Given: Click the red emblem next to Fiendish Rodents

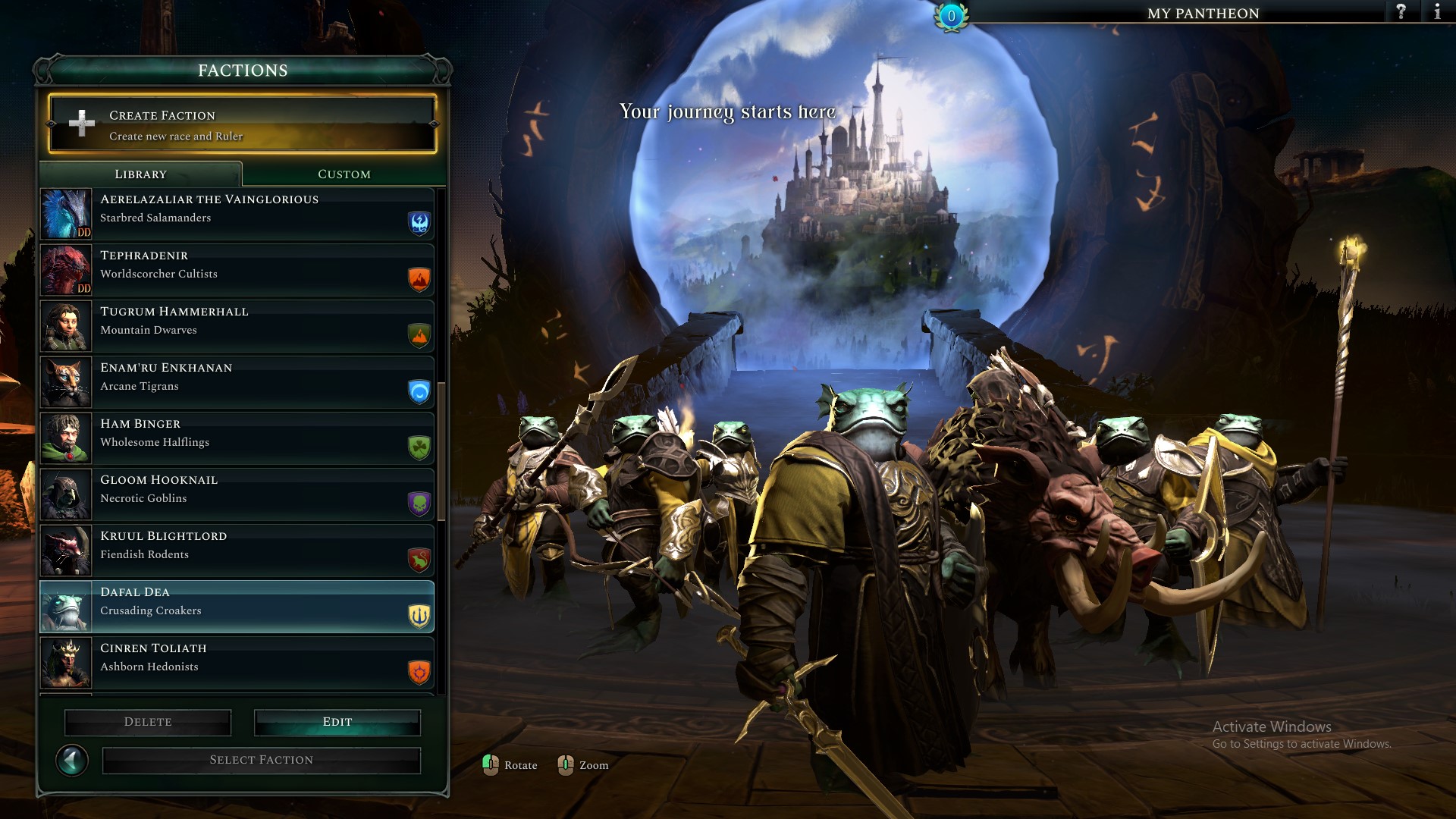Looking at the screenshot, I should coord(418,560).
